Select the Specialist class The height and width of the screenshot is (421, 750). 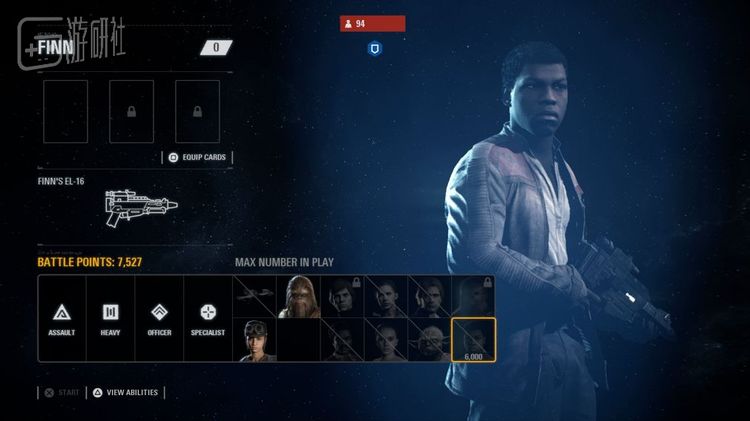tap(208, 318)
